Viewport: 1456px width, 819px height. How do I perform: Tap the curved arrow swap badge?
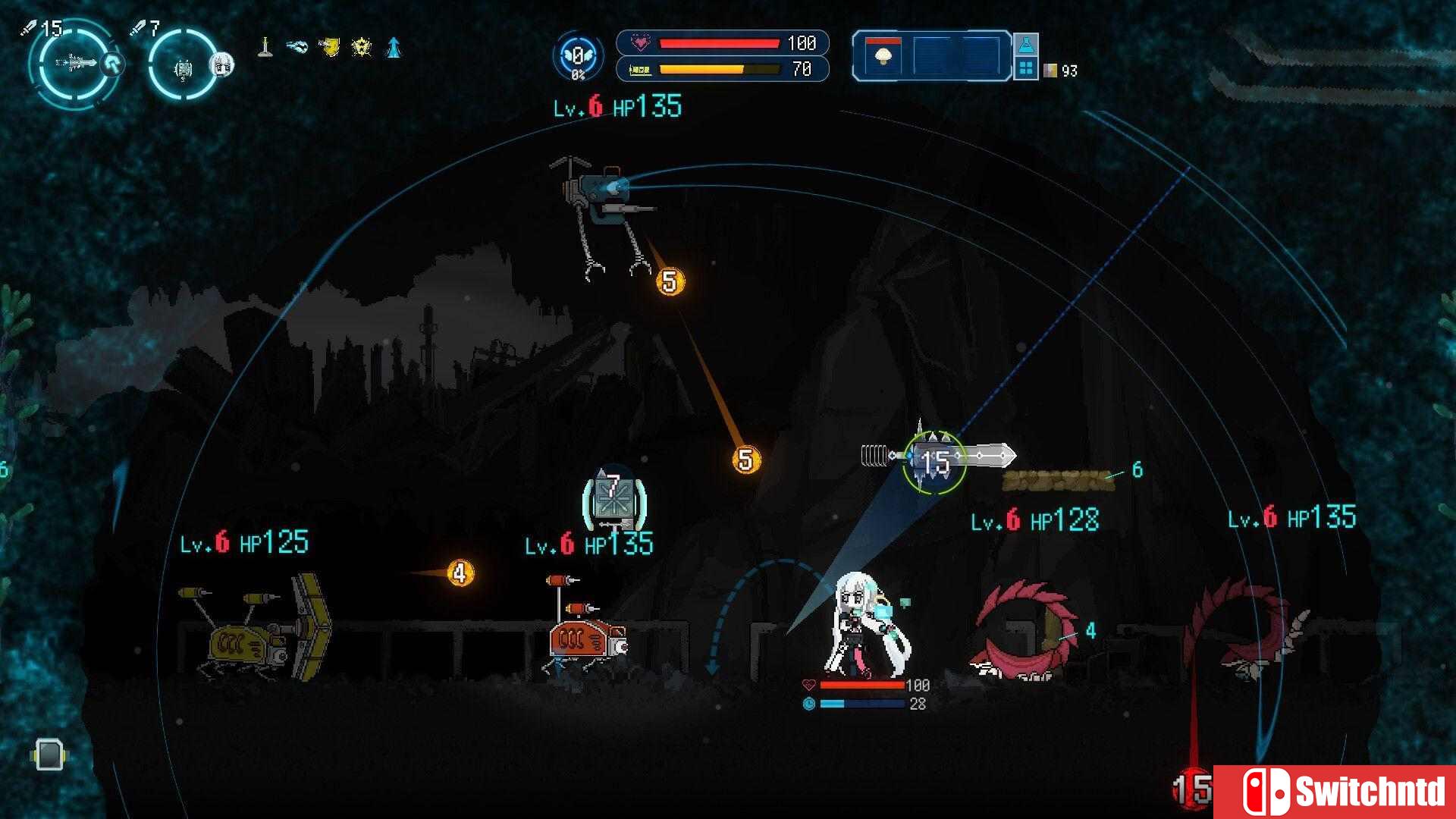[x=113, y=64]
